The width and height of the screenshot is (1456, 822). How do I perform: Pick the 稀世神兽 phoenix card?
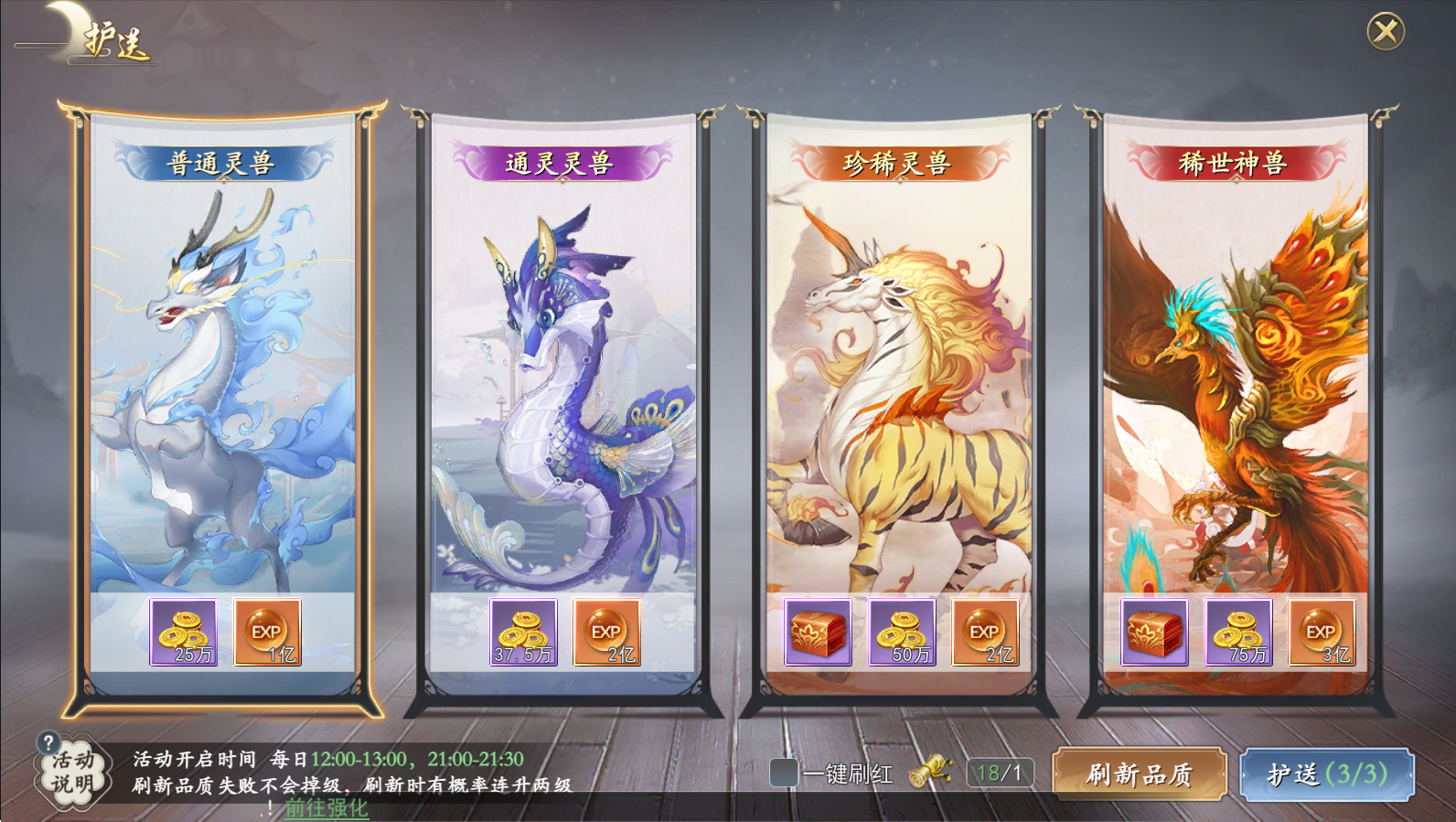tap(1236, 384)
